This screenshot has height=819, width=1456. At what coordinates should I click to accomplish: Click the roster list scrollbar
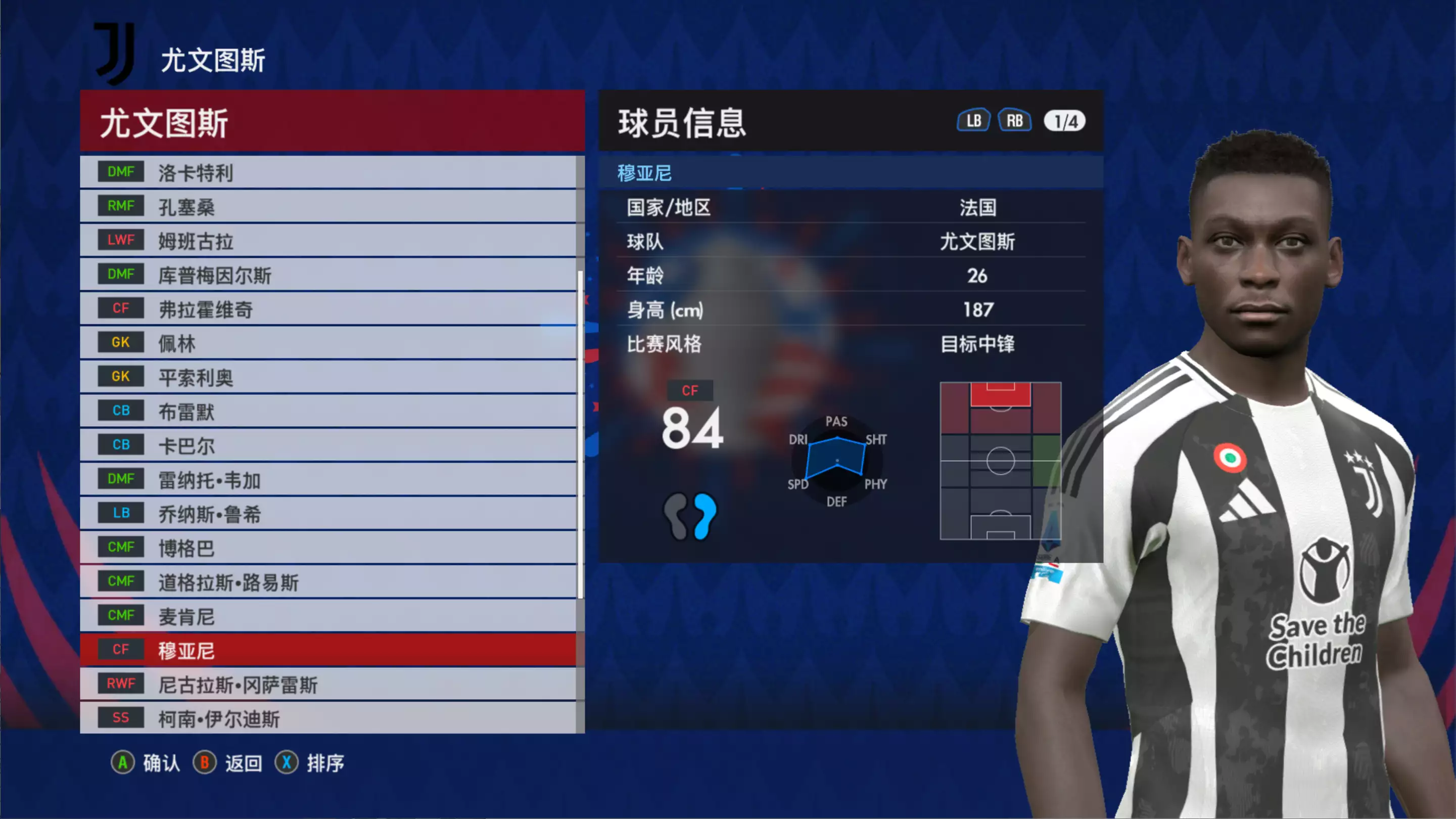pyautogui.click(x=580, y=434)
